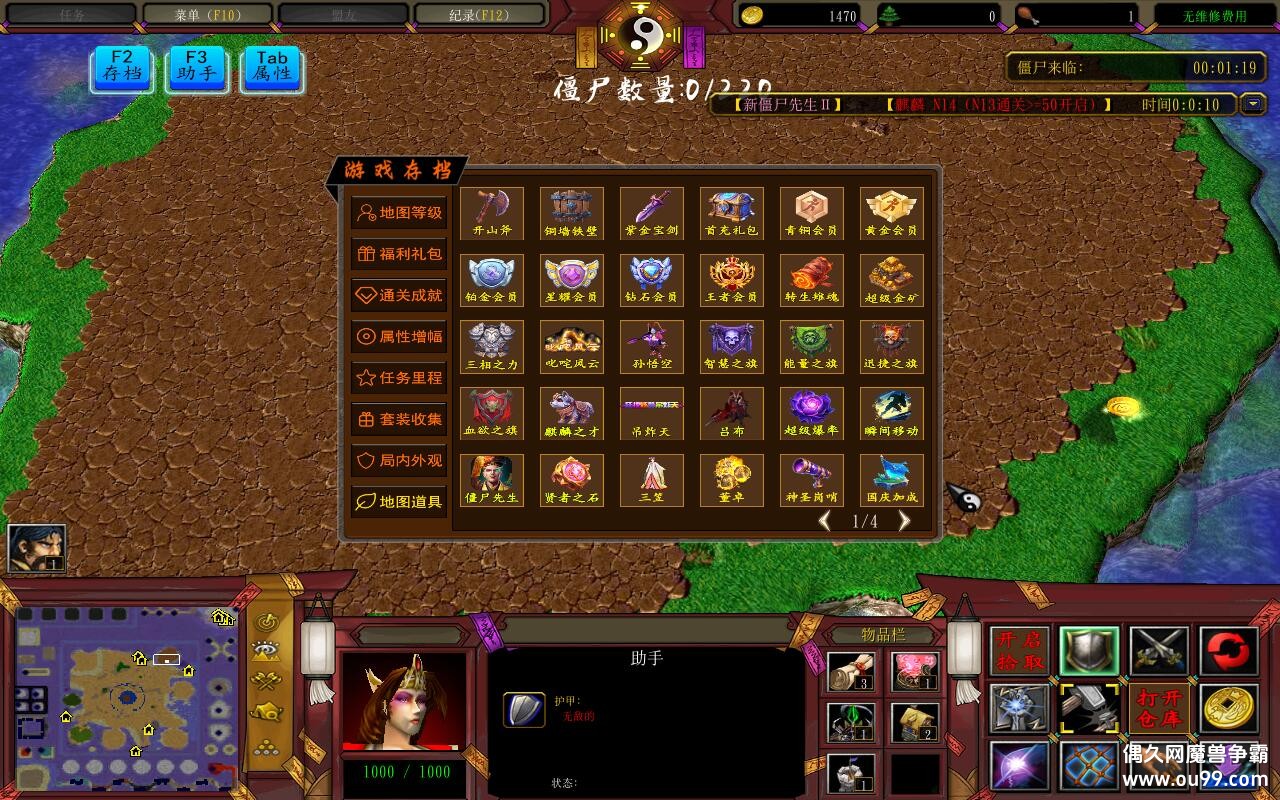Open the 通关成就 achievements tab
This screenshot has height=800, width=1280.
click(x=399, y=295)
